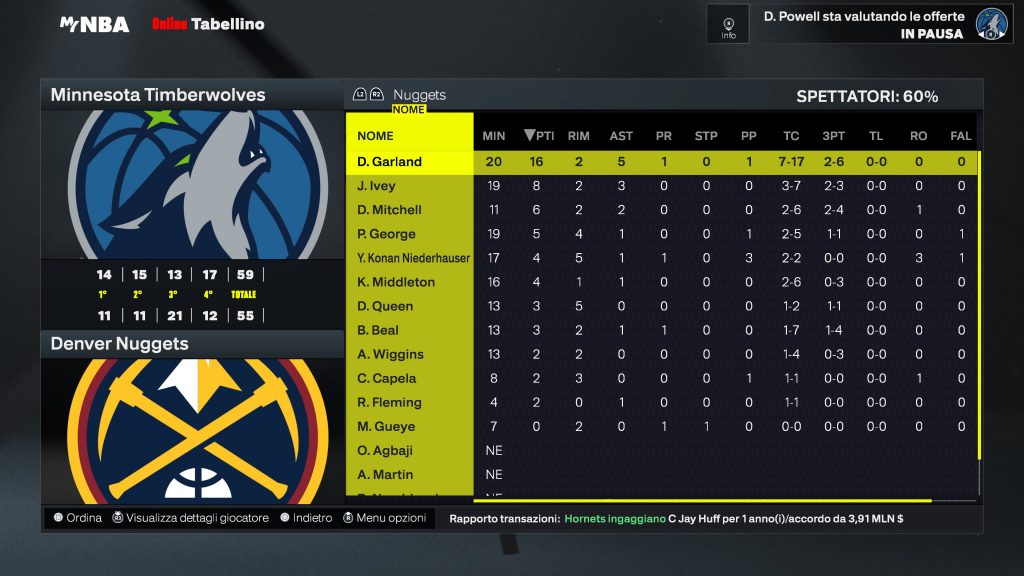Choose K. Middleton's stat row

click(396, 282)
